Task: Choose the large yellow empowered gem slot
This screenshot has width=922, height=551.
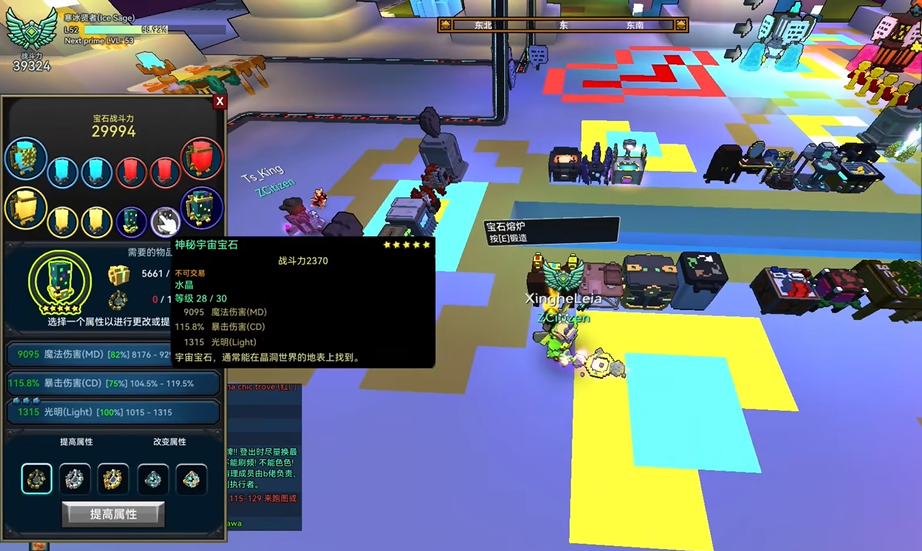Action: [25, 208]
